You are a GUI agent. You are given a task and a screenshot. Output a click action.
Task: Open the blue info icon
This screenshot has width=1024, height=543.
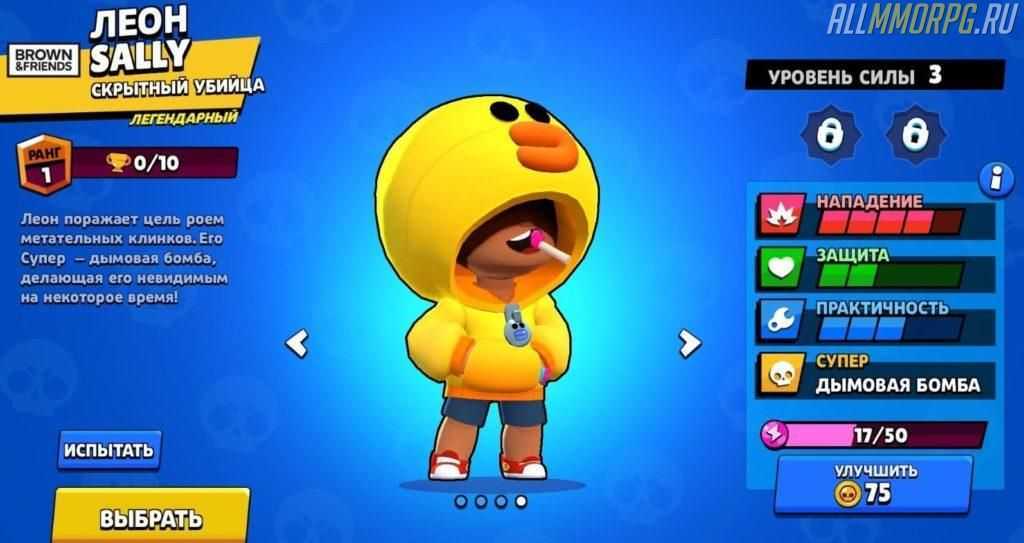(x=996, y=180)
